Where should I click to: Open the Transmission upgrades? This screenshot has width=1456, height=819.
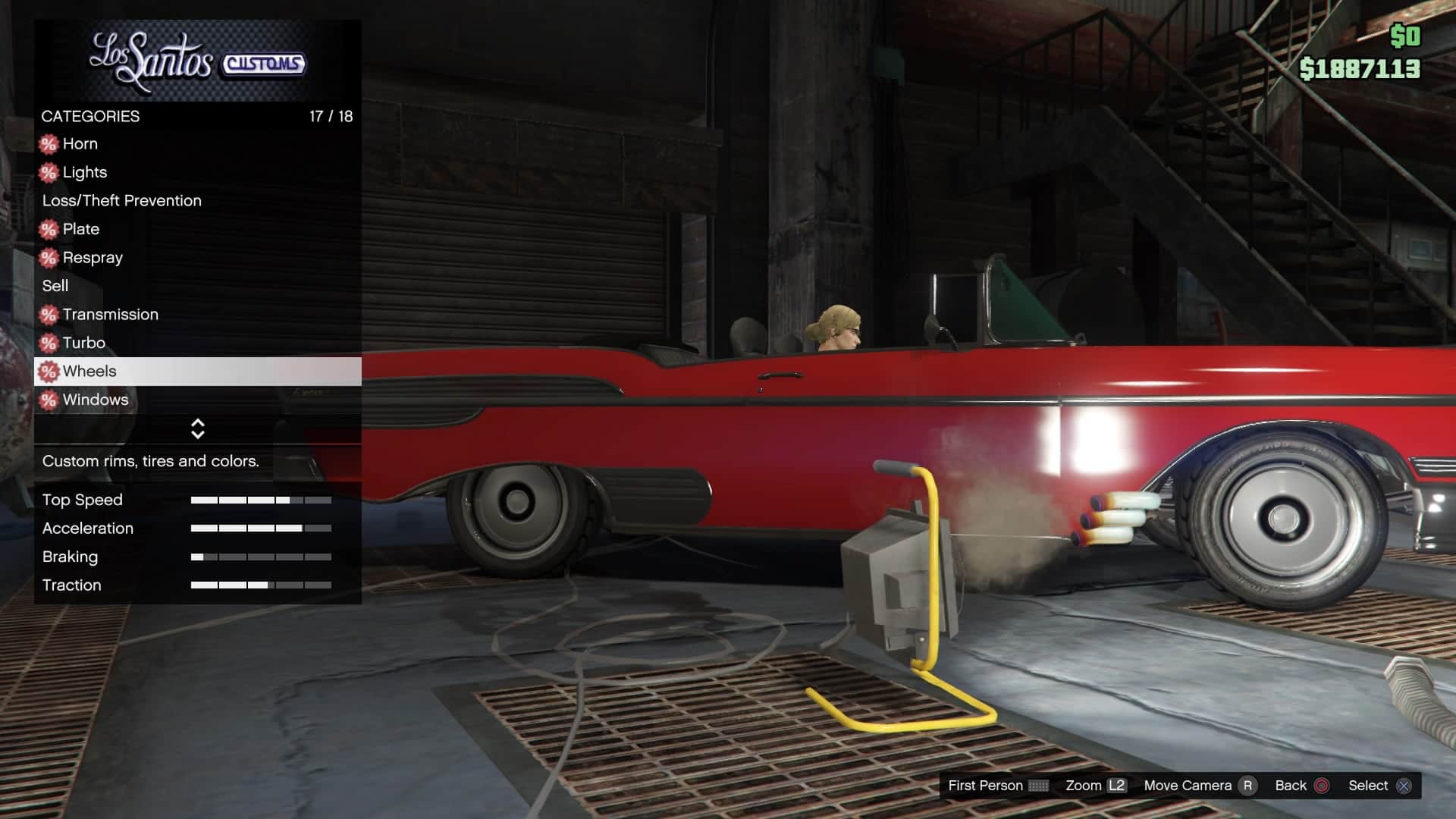(111, 315)
